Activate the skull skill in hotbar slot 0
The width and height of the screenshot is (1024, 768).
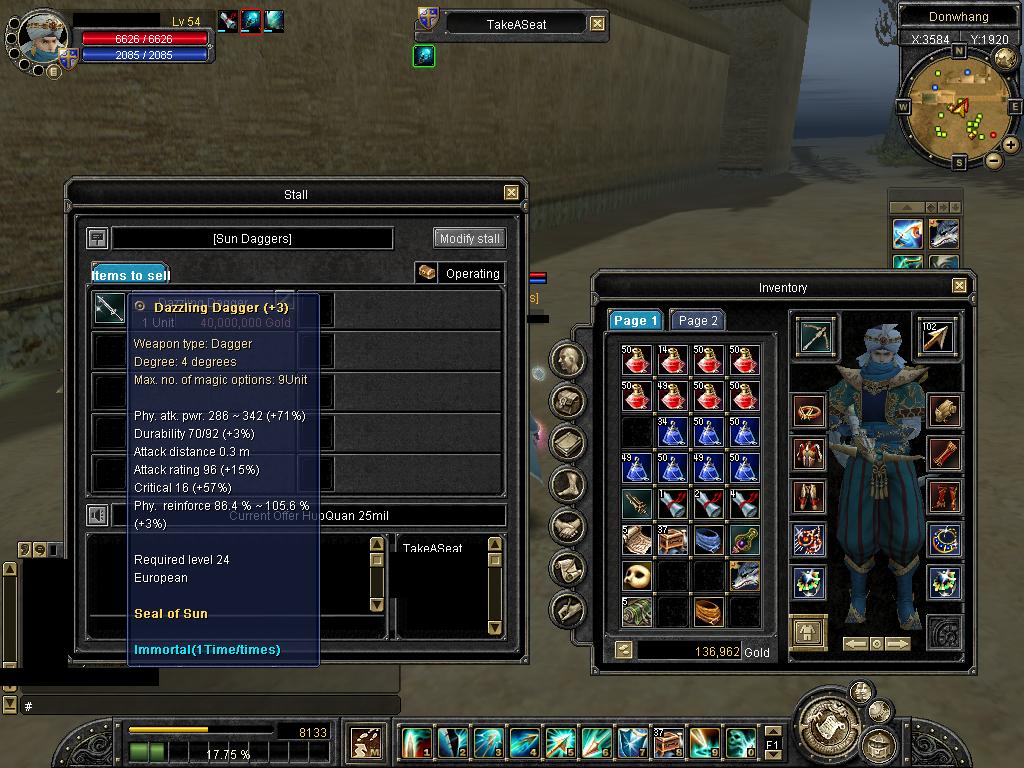[740, 742]
